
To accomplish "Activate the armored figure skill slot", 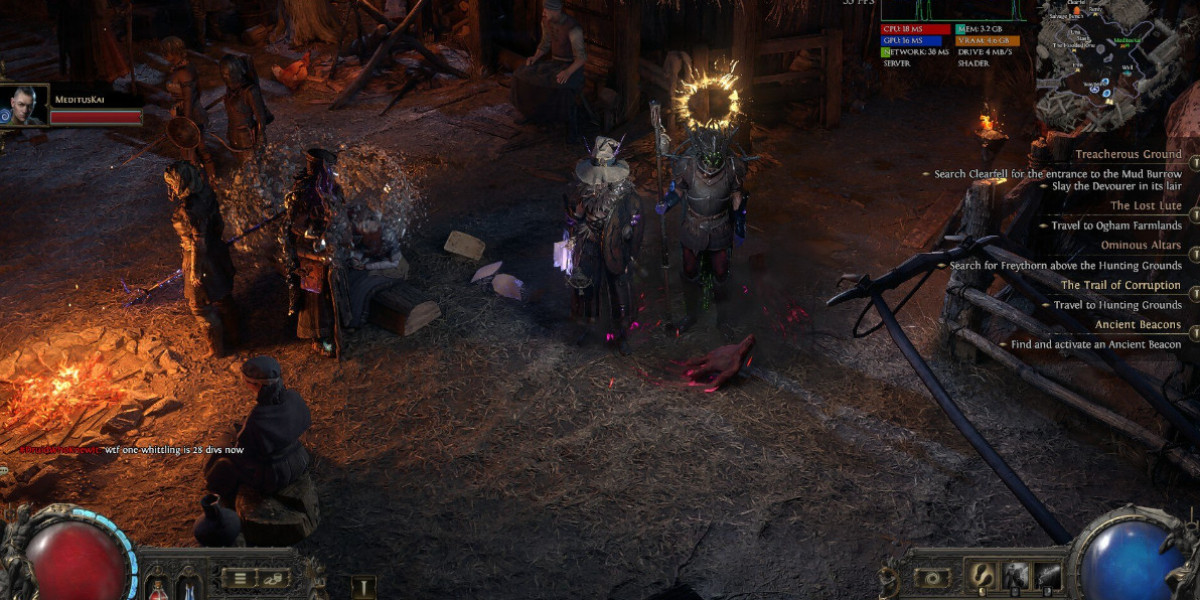I will pos(1015,575).
